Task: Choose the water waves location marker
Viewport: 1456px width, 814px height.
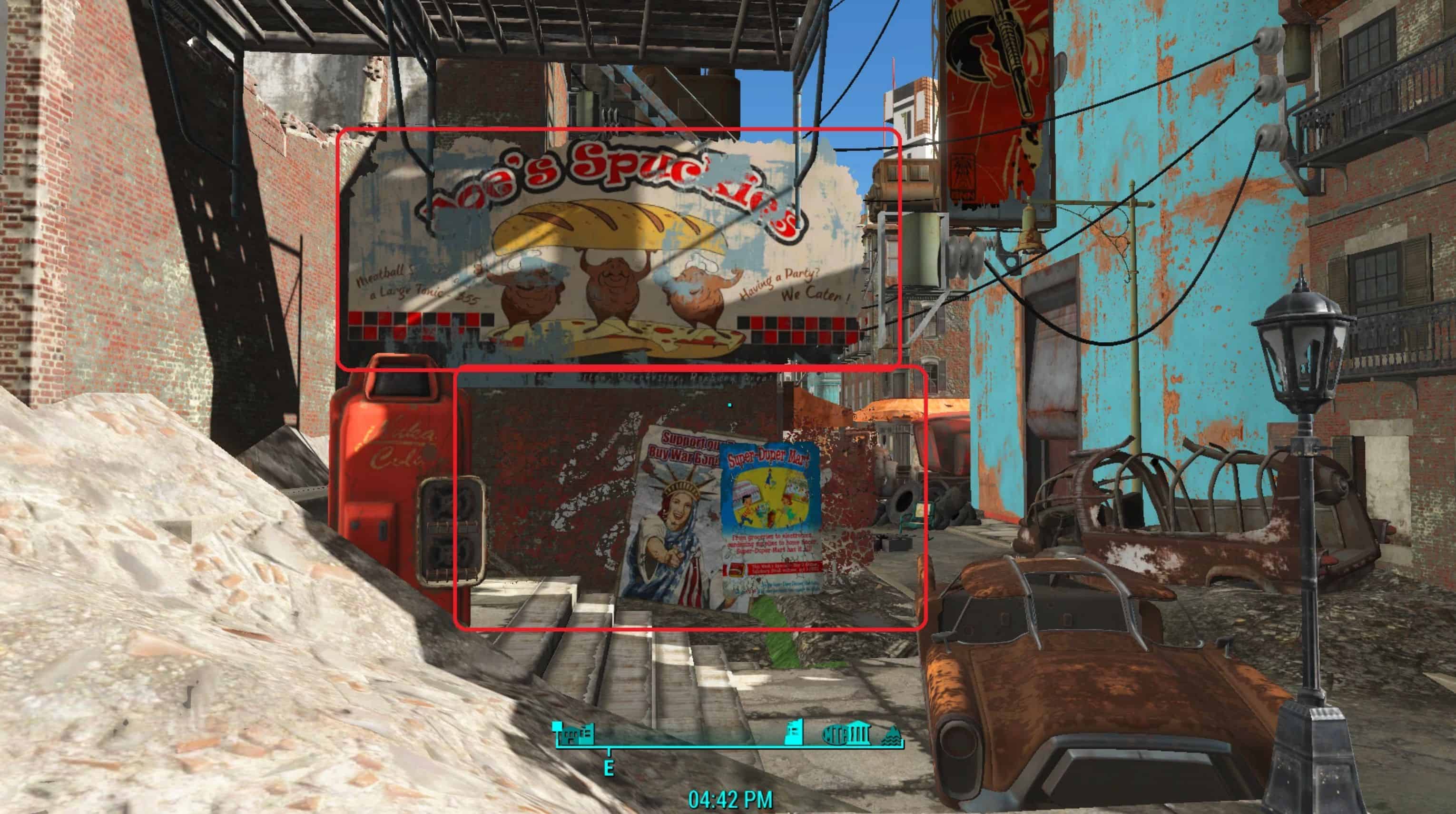Action: click(891, 736)
